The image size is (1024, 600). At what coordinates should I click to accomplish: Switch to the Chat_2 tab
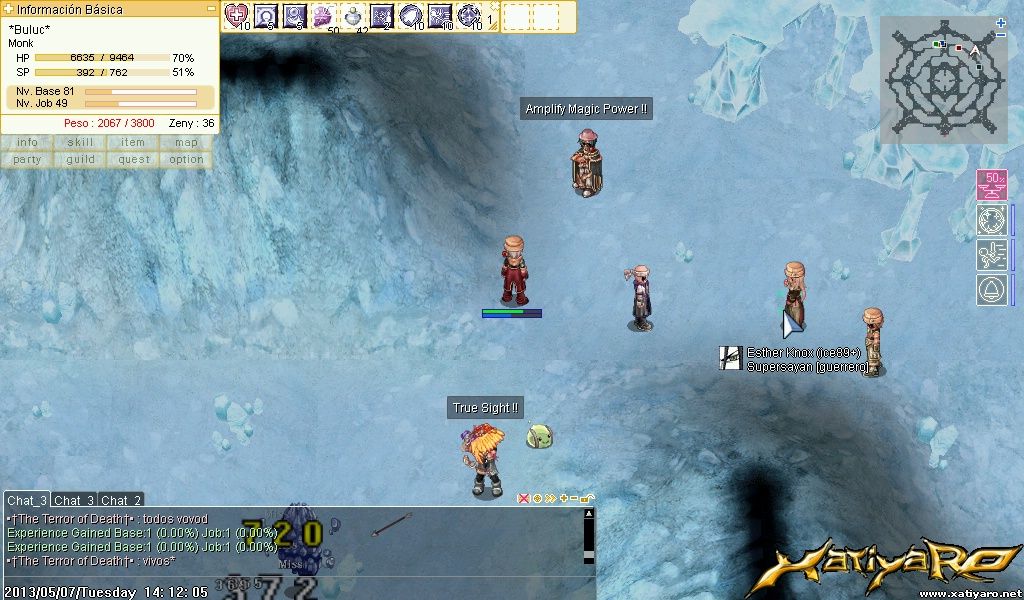[x=121, y=500]
